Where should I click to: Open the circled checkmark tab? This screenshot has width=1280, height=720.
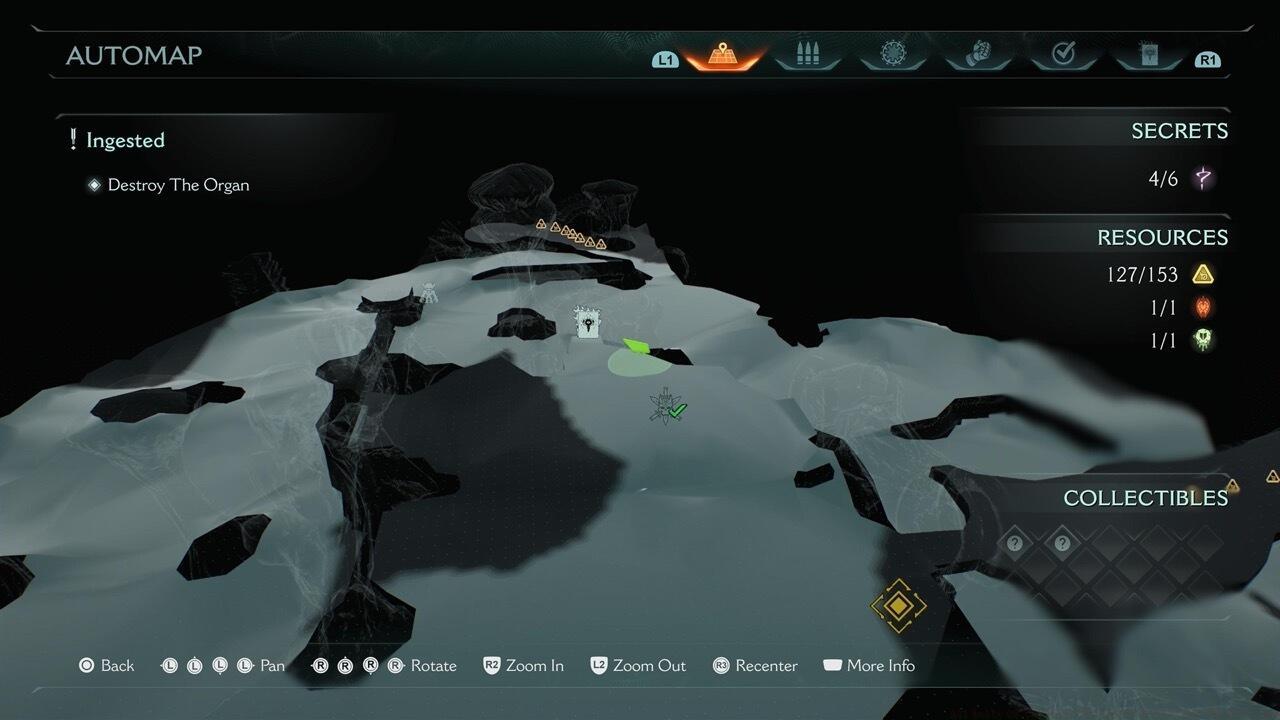tap(1063, 56)
